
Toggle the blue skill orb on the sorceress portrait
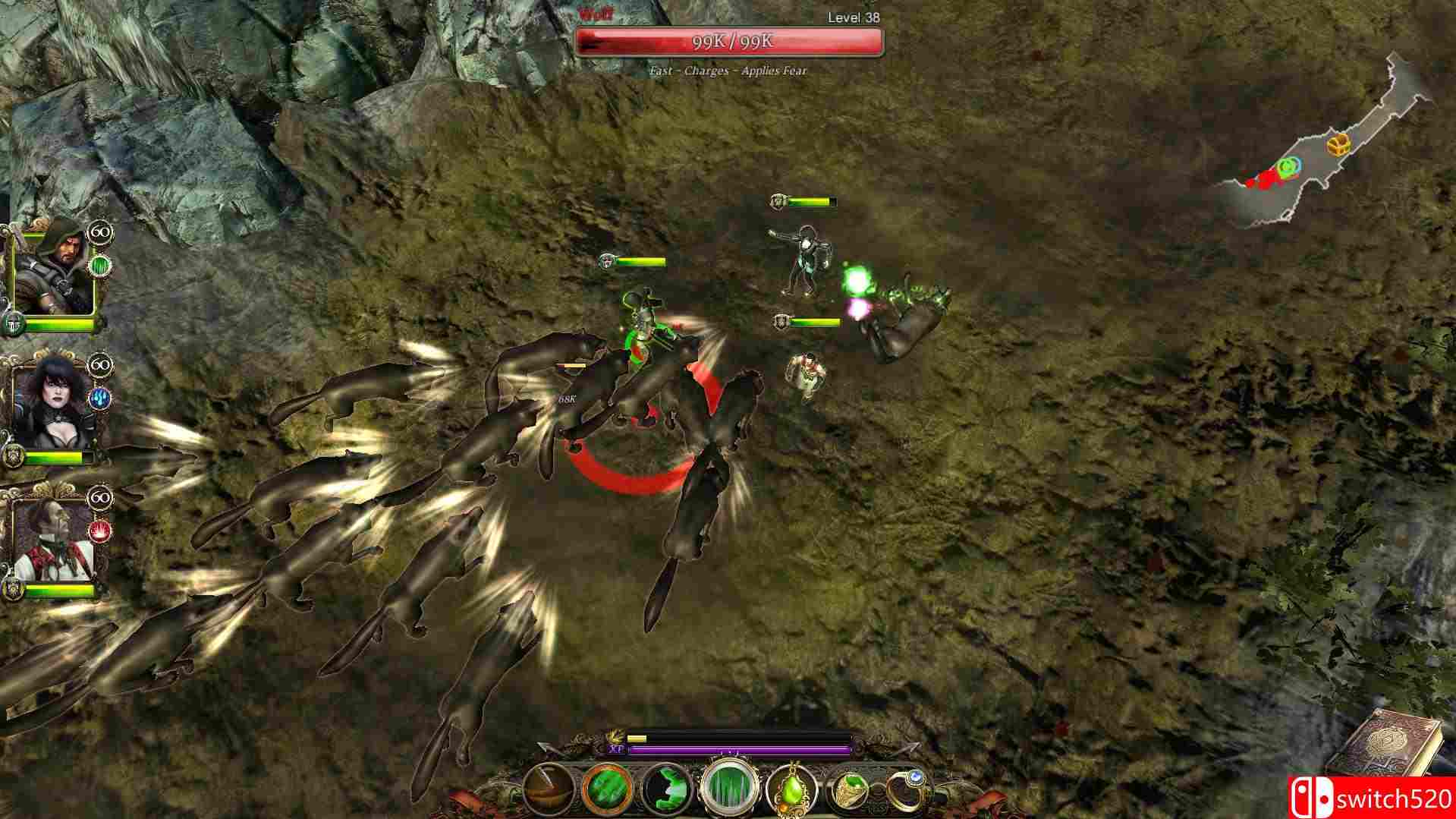(99, 398)
